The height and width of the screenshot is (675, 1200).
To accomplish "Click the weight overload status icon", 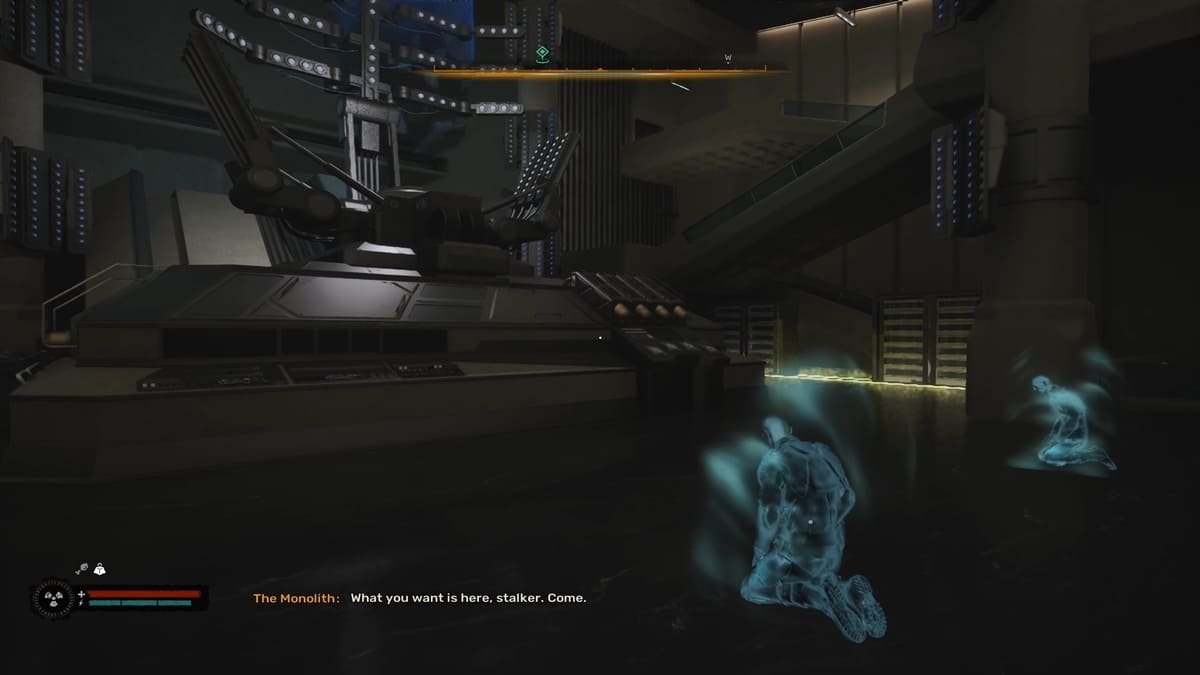I will [99, 570].
